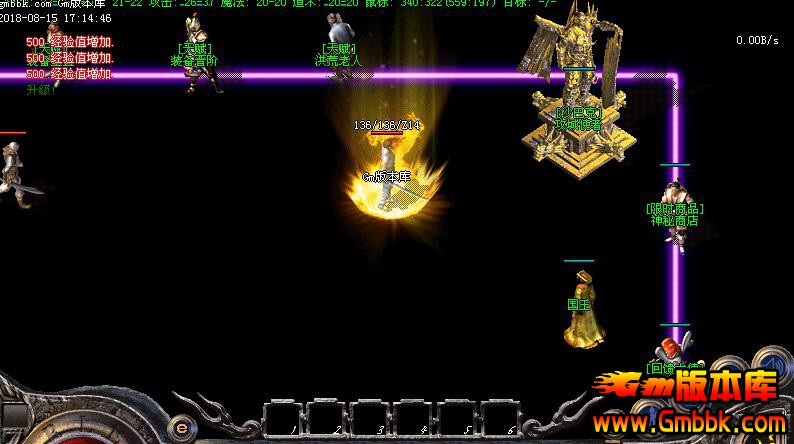Select hotbar slot number 1

point(284,420)
